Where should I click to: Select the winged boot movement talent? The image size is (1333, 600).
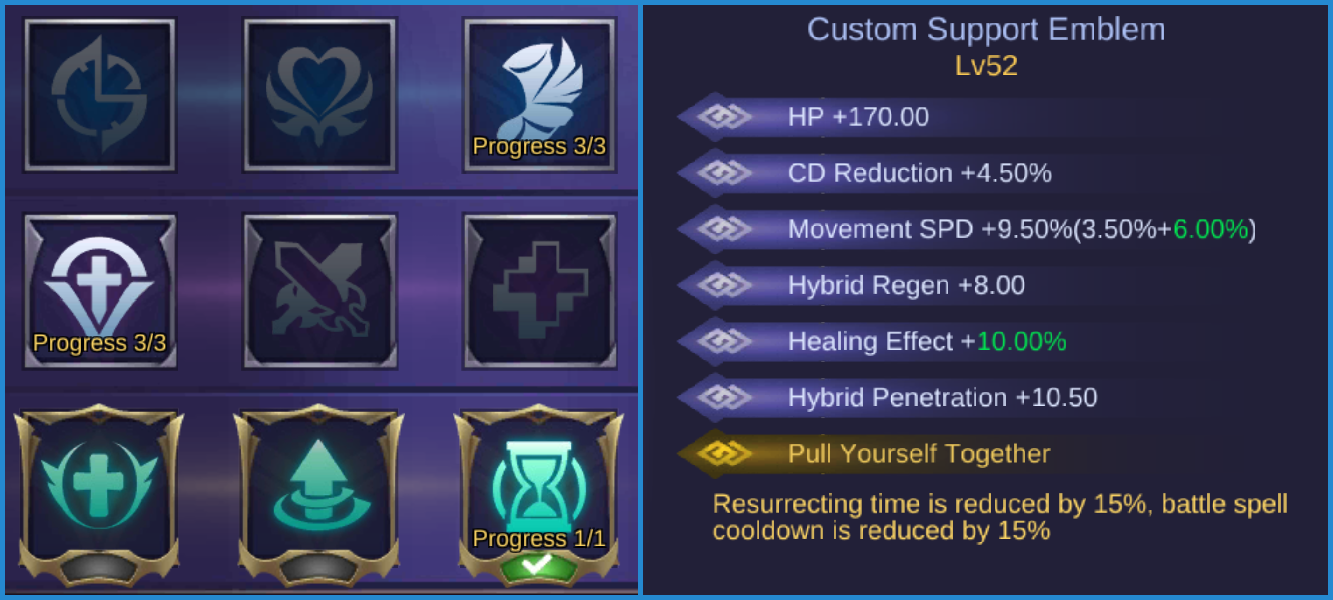(x=539, y=95)
